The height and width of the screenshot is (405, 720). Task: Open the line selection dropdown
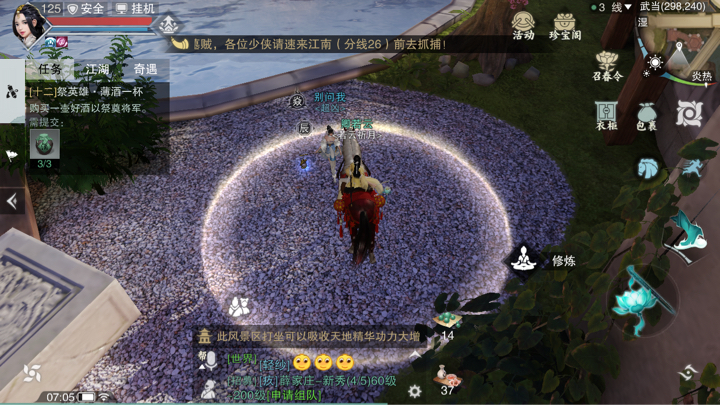click(x=612, y=8)
